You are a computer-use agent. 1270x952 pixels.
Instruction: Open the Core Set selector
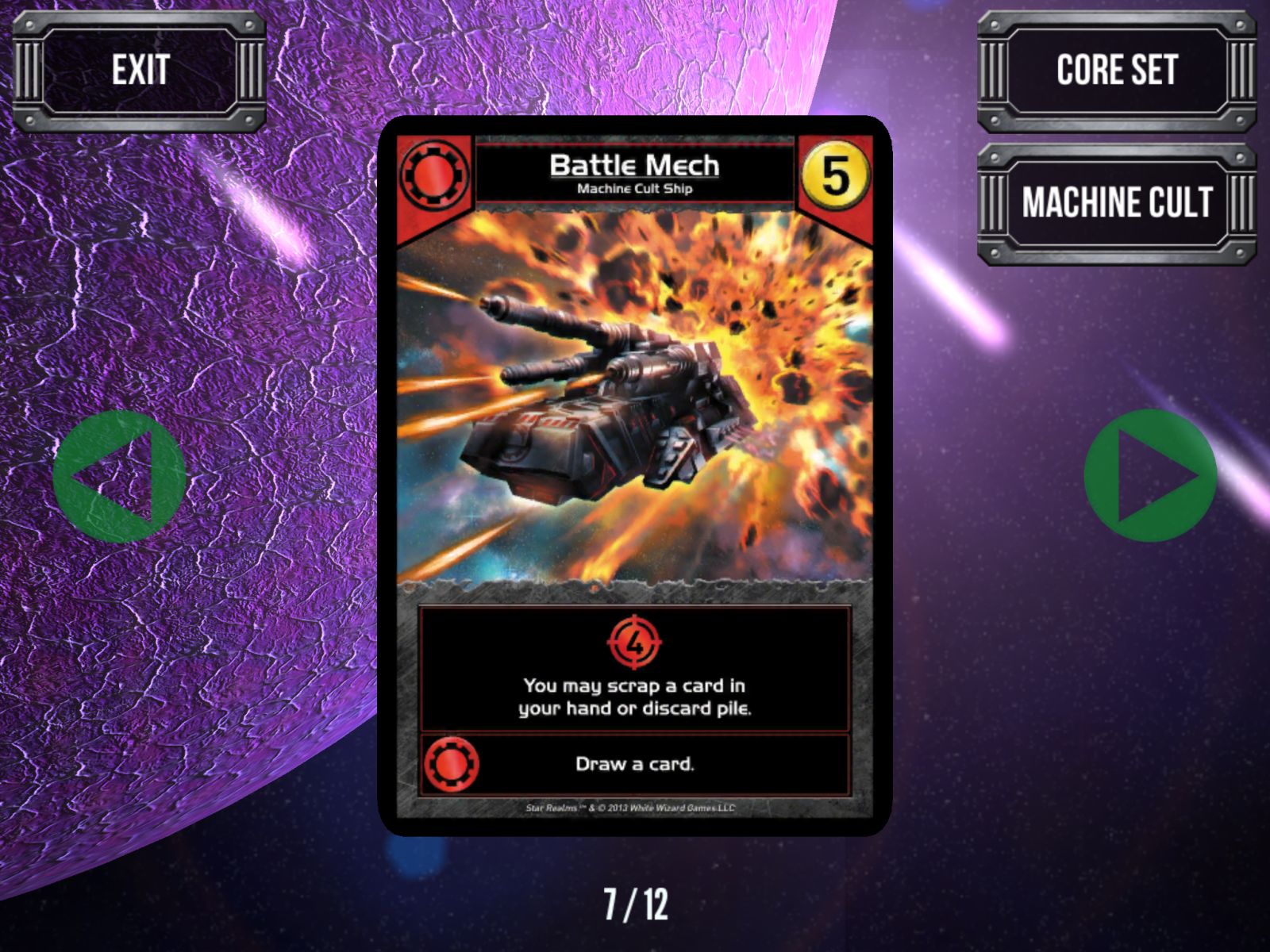click(x=1116, y=71)
